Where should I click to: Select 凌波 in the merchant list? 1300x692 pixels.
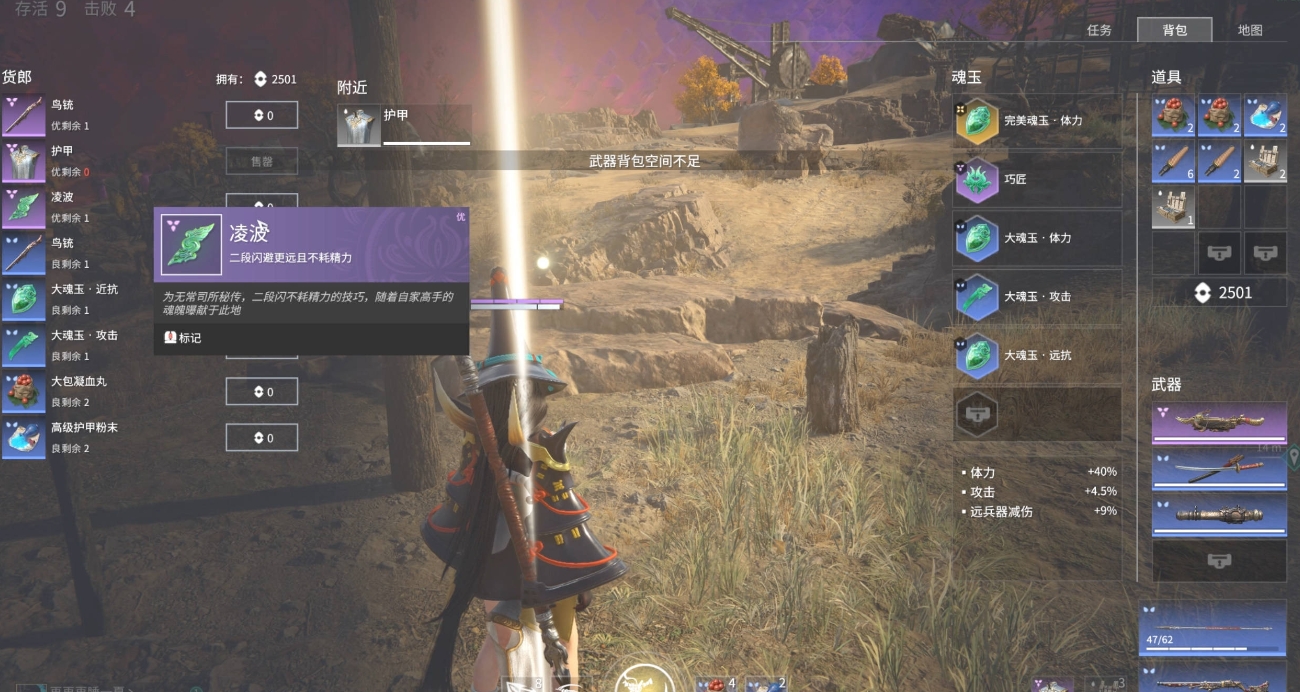62,205
